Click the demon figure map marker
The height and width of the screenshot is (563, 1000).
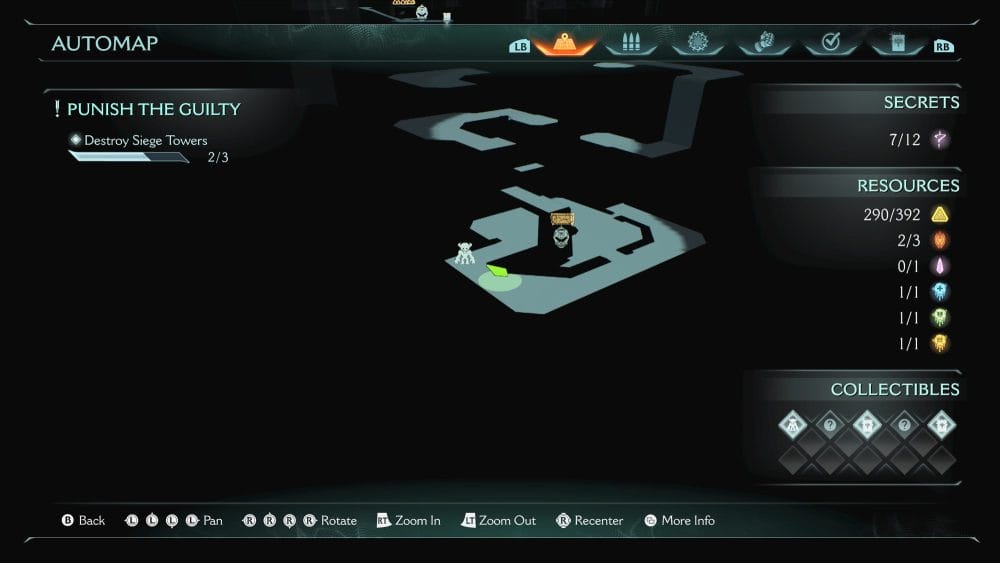[x=465, y=253]
